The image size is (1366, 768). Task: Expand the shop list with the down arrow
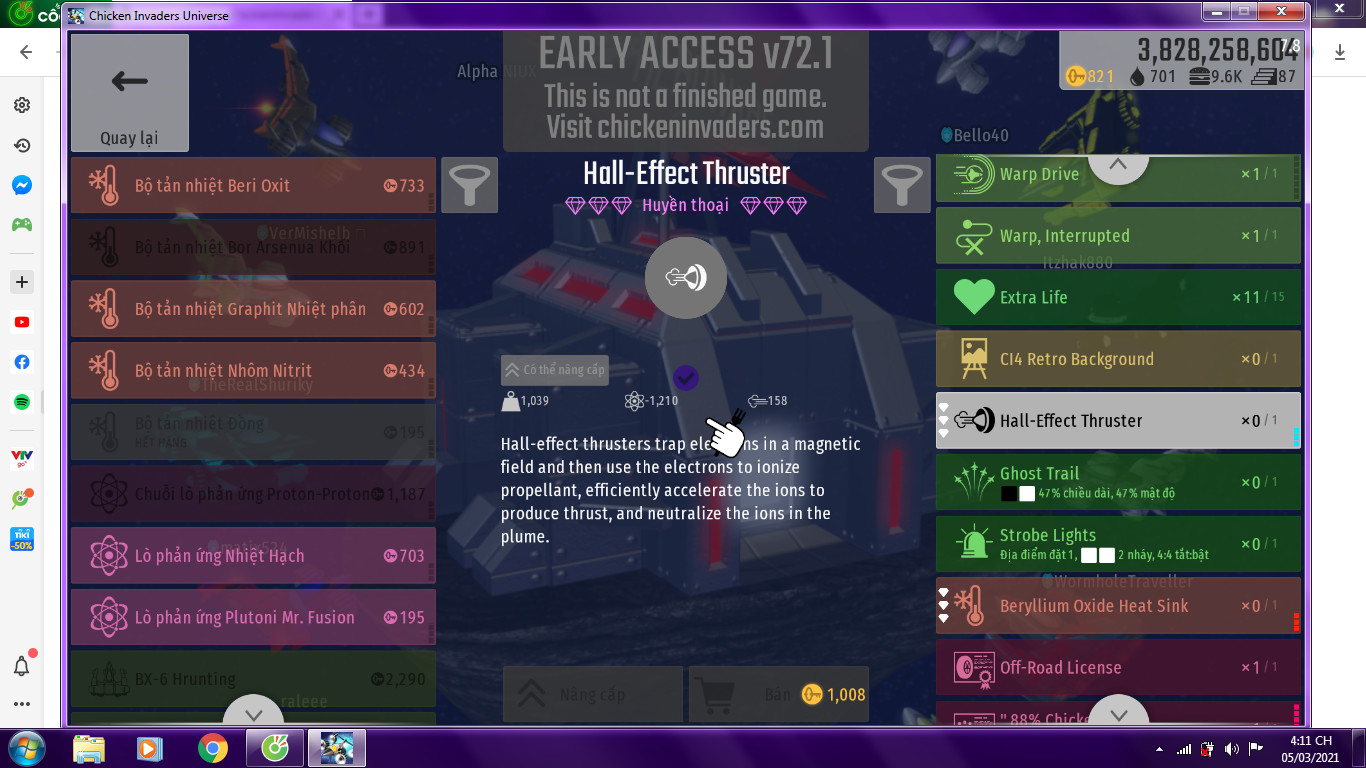[253, 714]
